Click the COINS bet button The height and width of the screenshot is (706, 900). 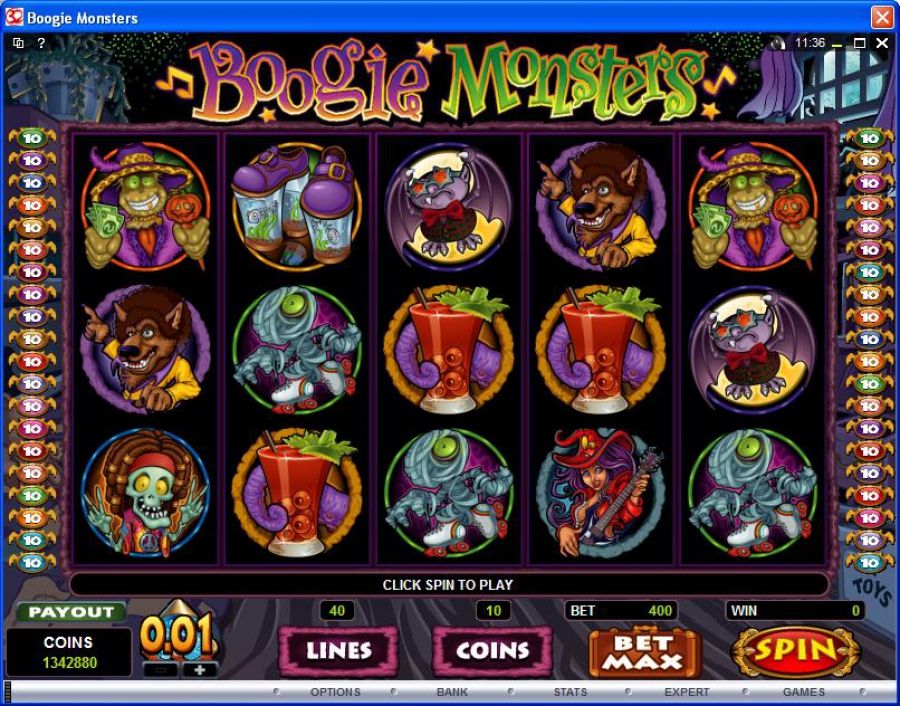[492, 651]
